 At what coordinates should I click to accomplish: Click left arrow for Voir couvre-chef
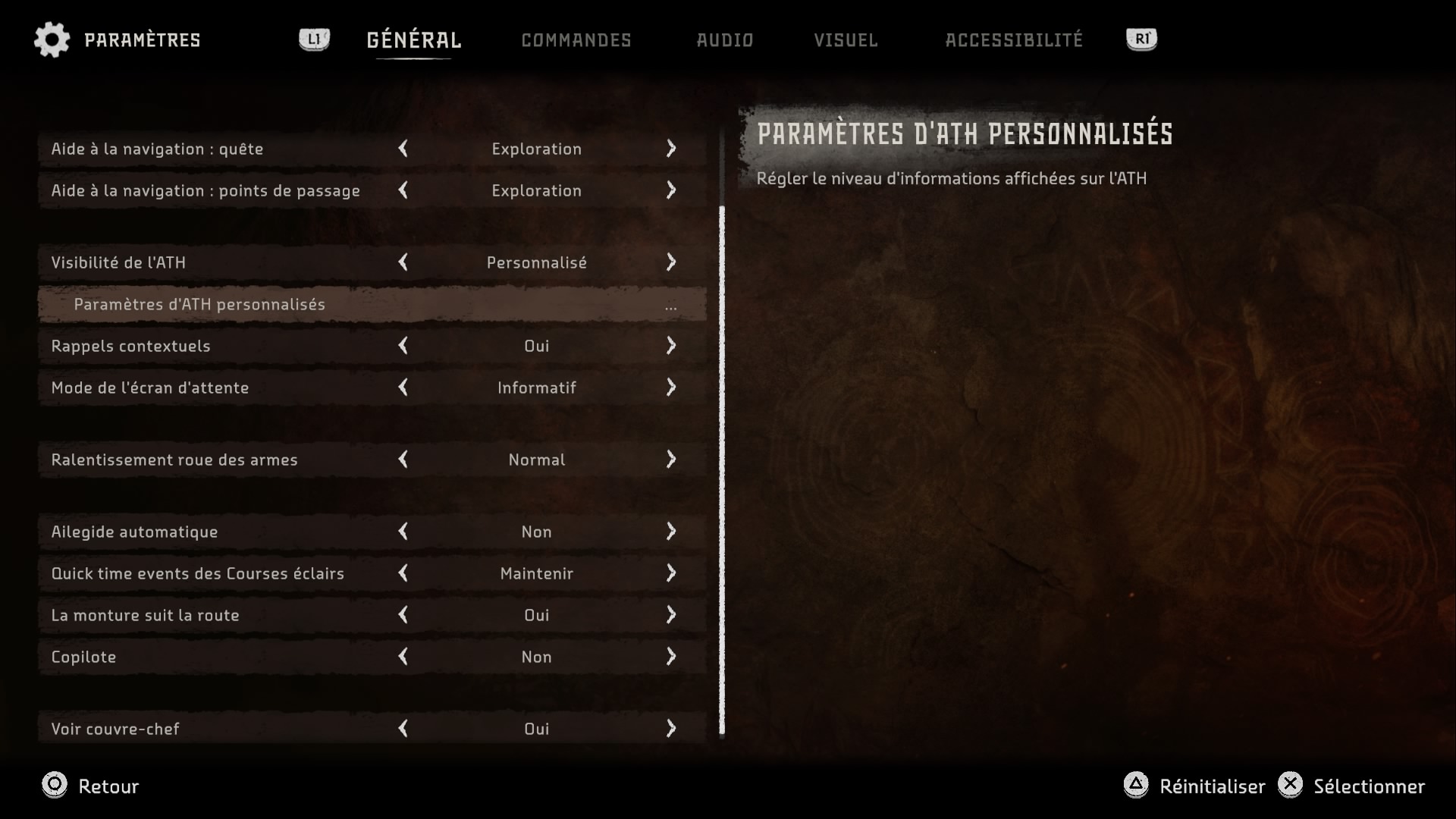tap(403, 729)
